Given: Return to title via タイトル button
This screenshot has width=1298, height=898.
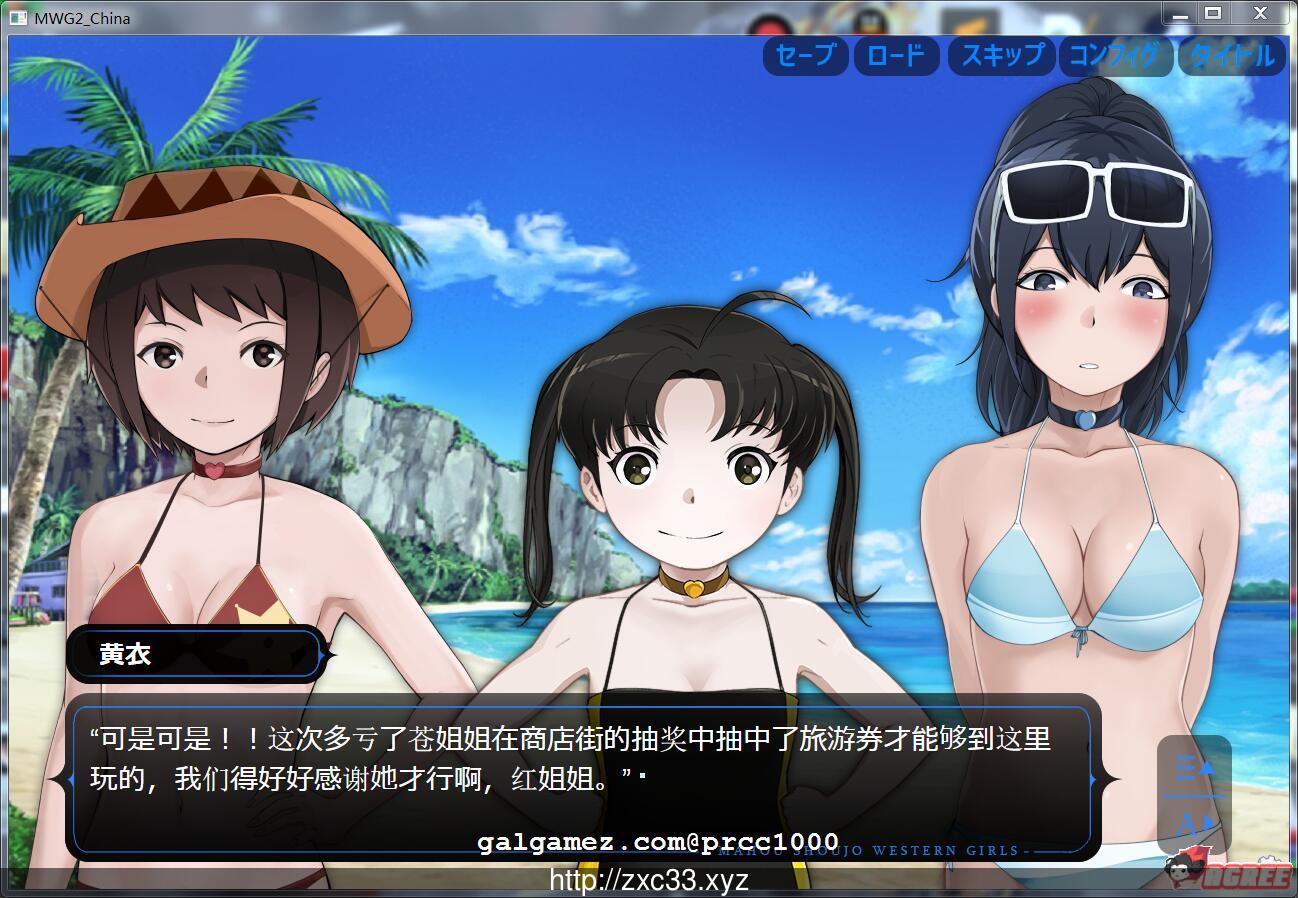Looking at the screenshot, I should tap(1231, 56).
